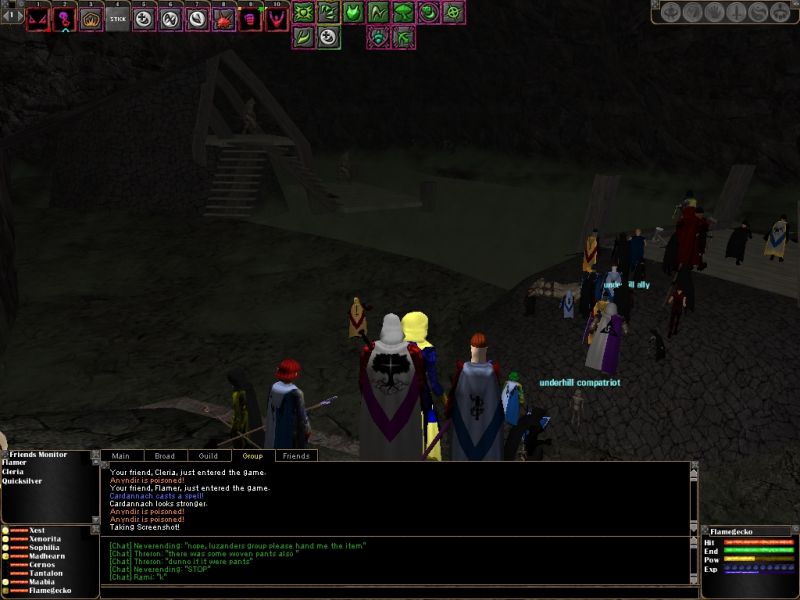Activate the orange crown ability in slot 3
This screenshot has height=600, width=800.
[91, 18]
